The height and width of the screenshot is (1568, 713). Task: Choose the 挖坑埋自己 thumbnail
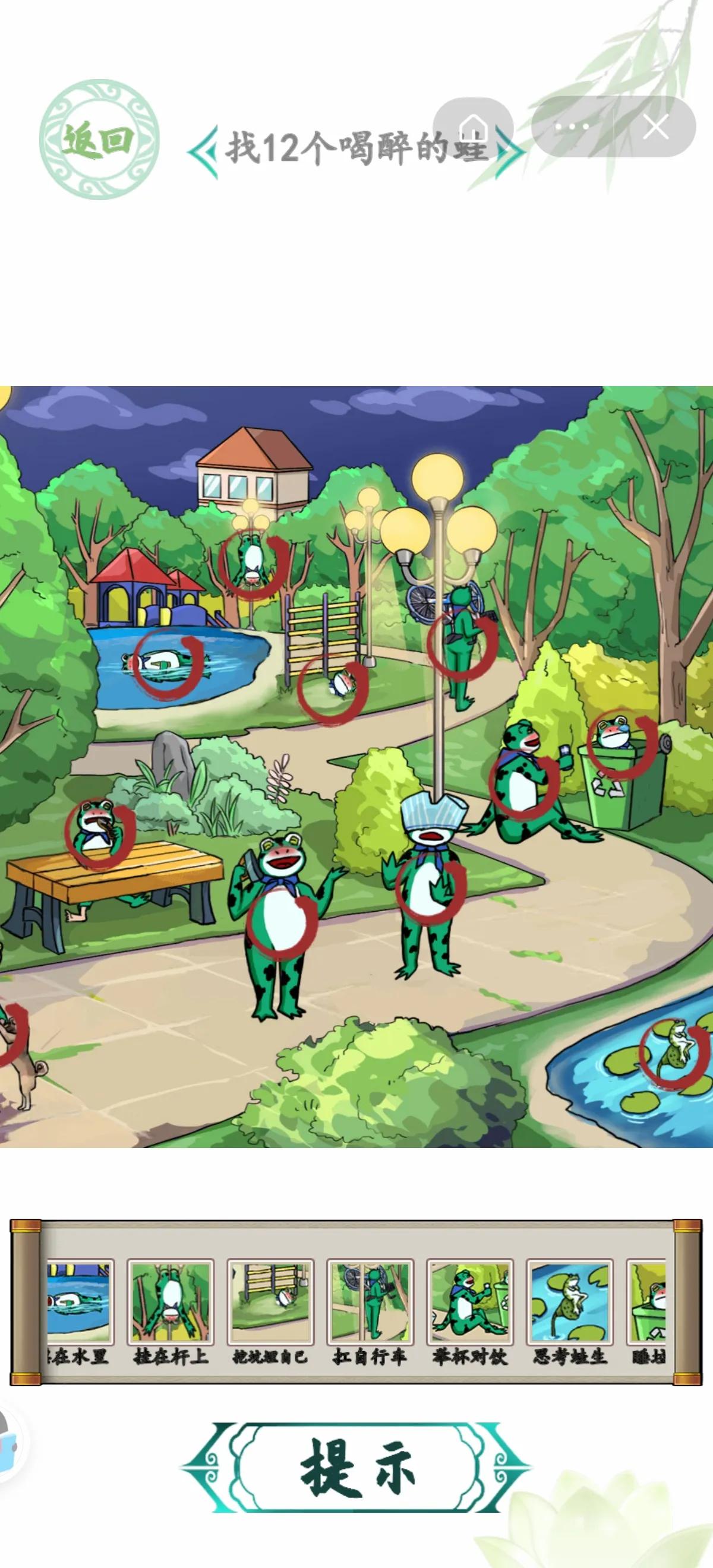(x=270, y=1302)
